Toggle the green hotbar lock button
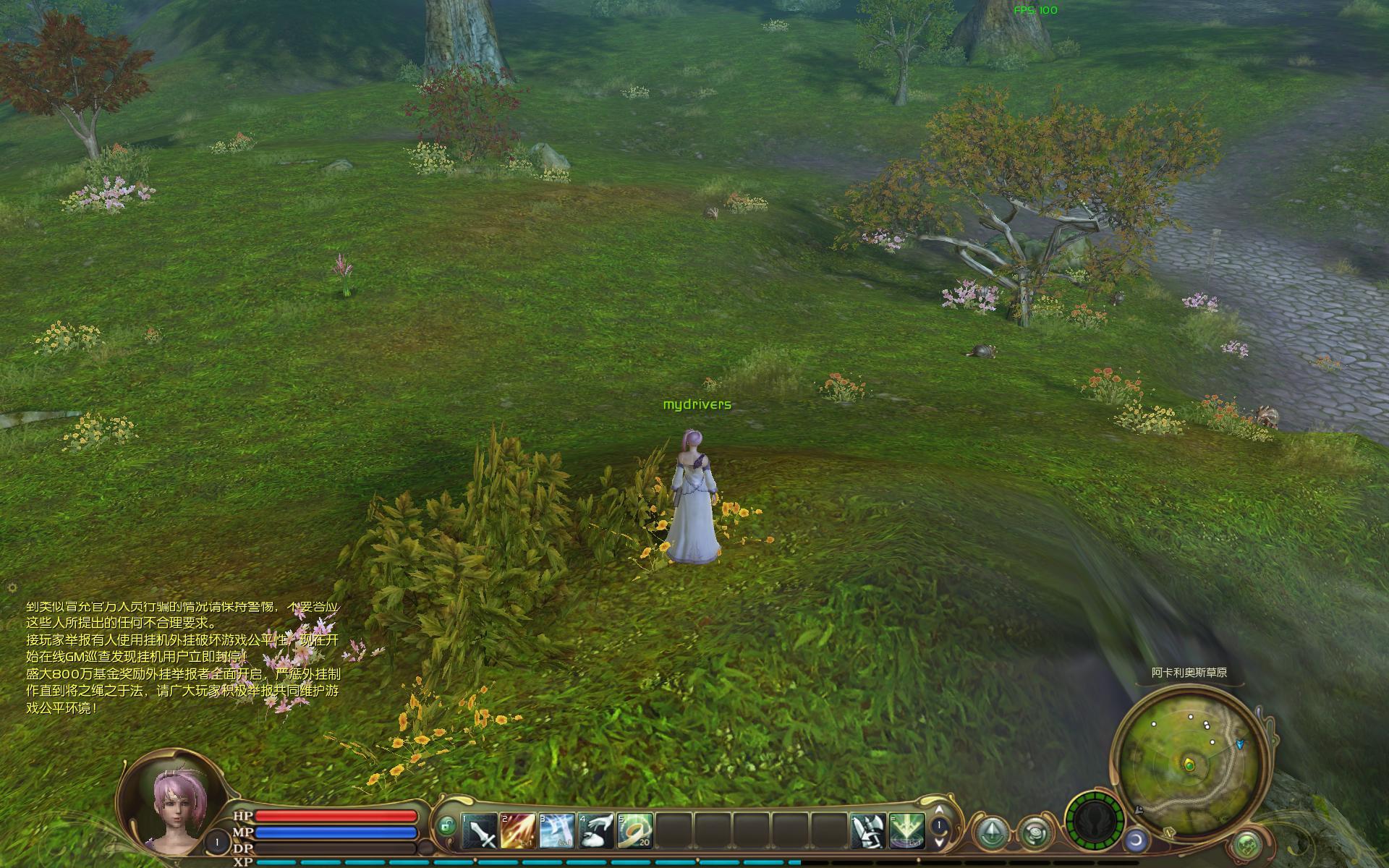1389x868 pixels. 447,825
